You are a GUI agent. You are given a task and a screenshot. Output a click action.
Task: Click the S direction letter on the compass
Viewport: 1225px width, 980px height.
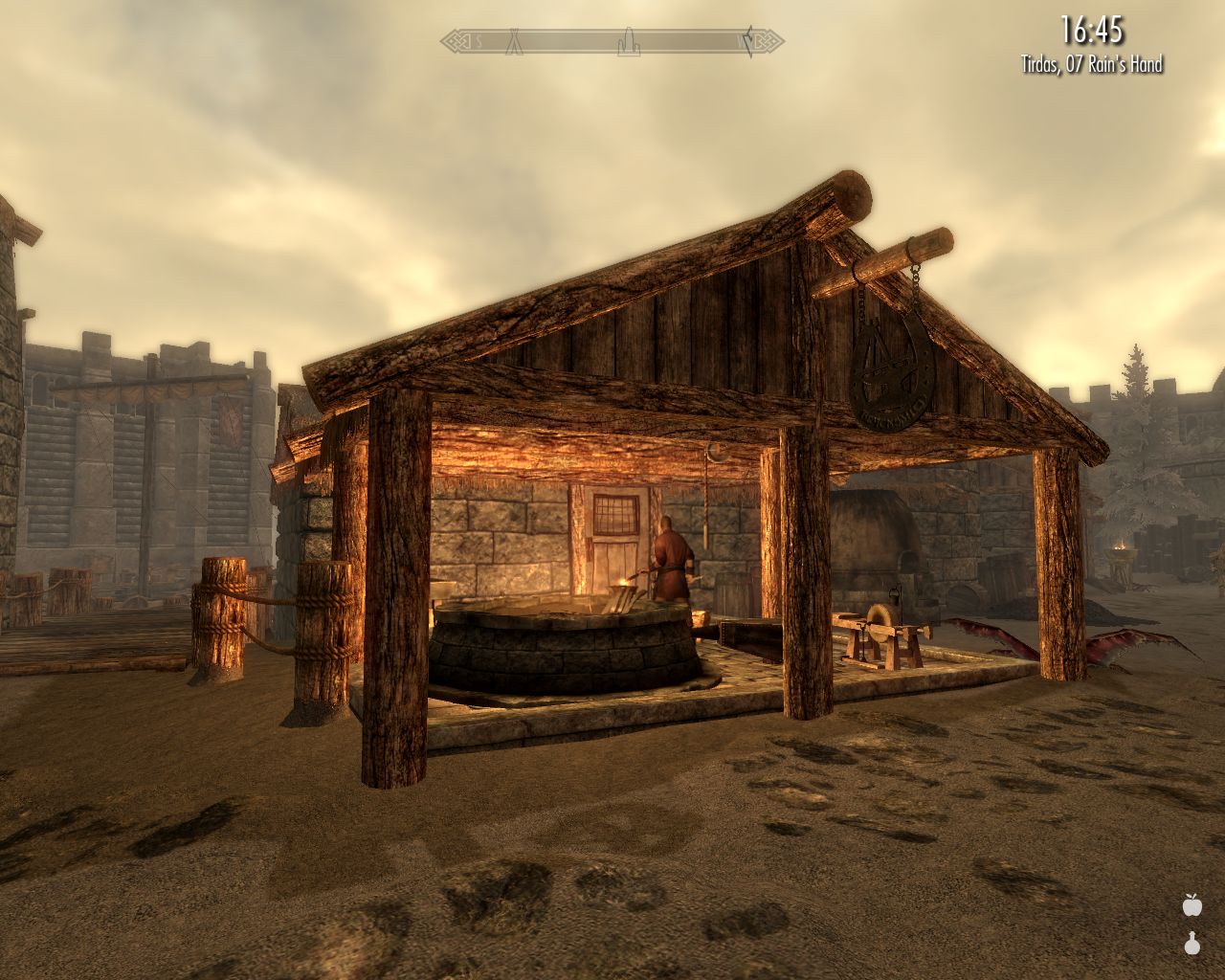point(479,41)
